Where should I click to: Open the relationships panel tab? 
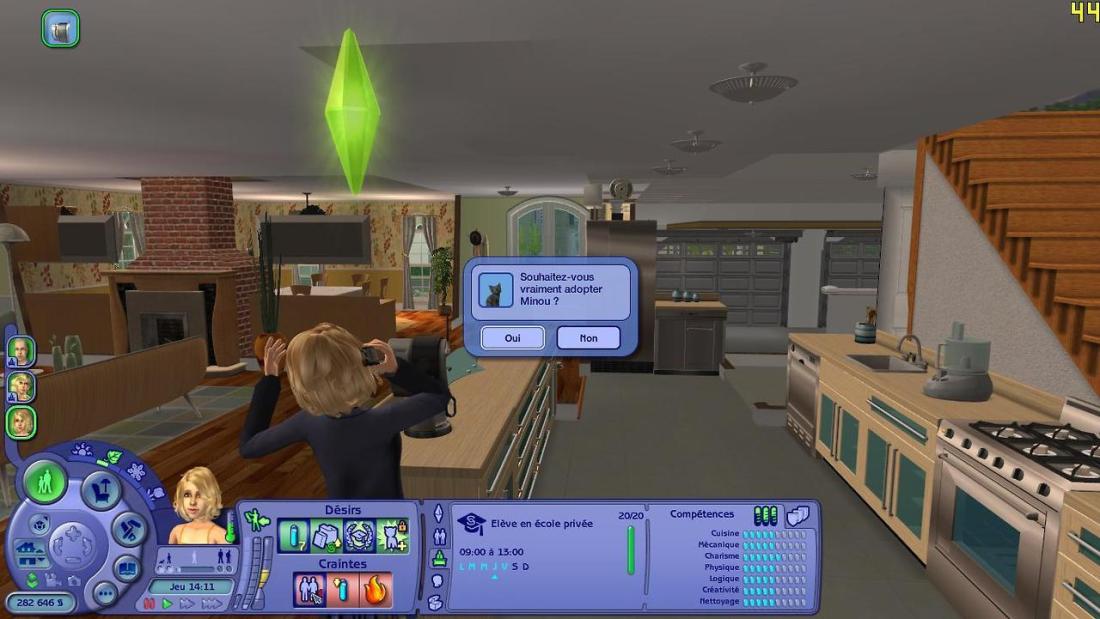(438, 536)
